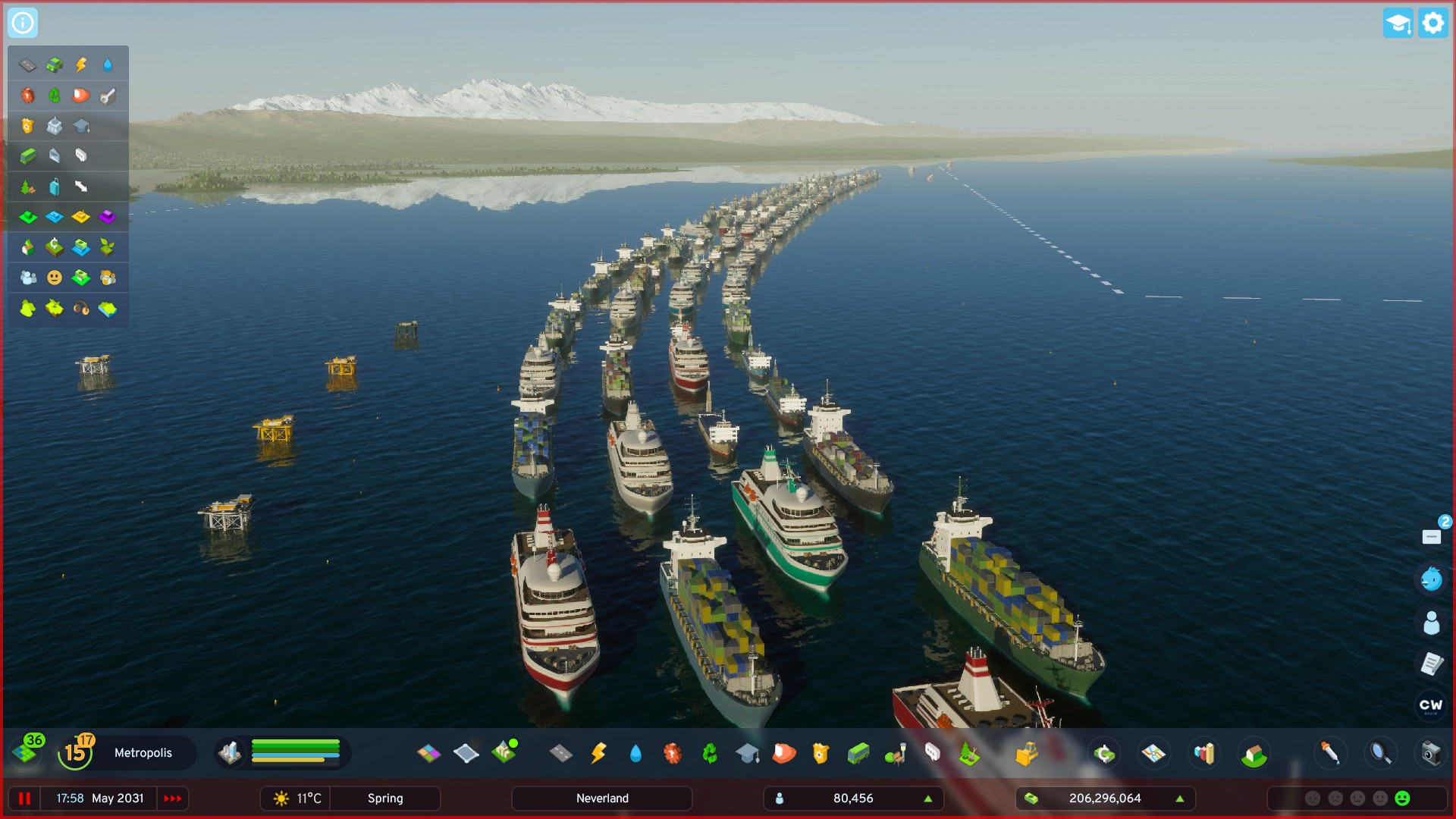This screenshot has height=819, width=1456.
Task: Select the Roads tool in the bottom toolbar
Action: tap(560, 753)
